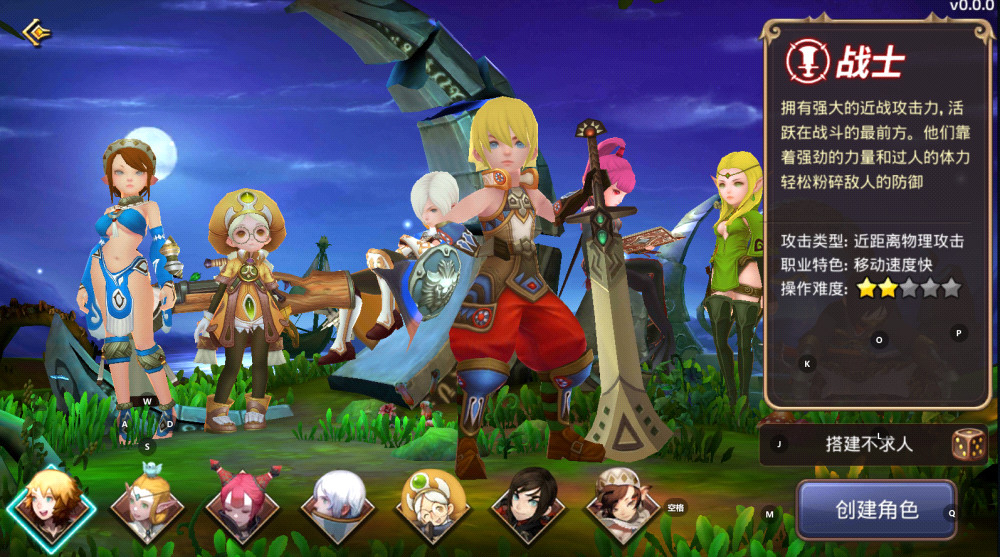Edit the character name field 搭建不求人
Image resolution: width=1000 pixels, height=557 pixels.
click(x=855, y=445)
